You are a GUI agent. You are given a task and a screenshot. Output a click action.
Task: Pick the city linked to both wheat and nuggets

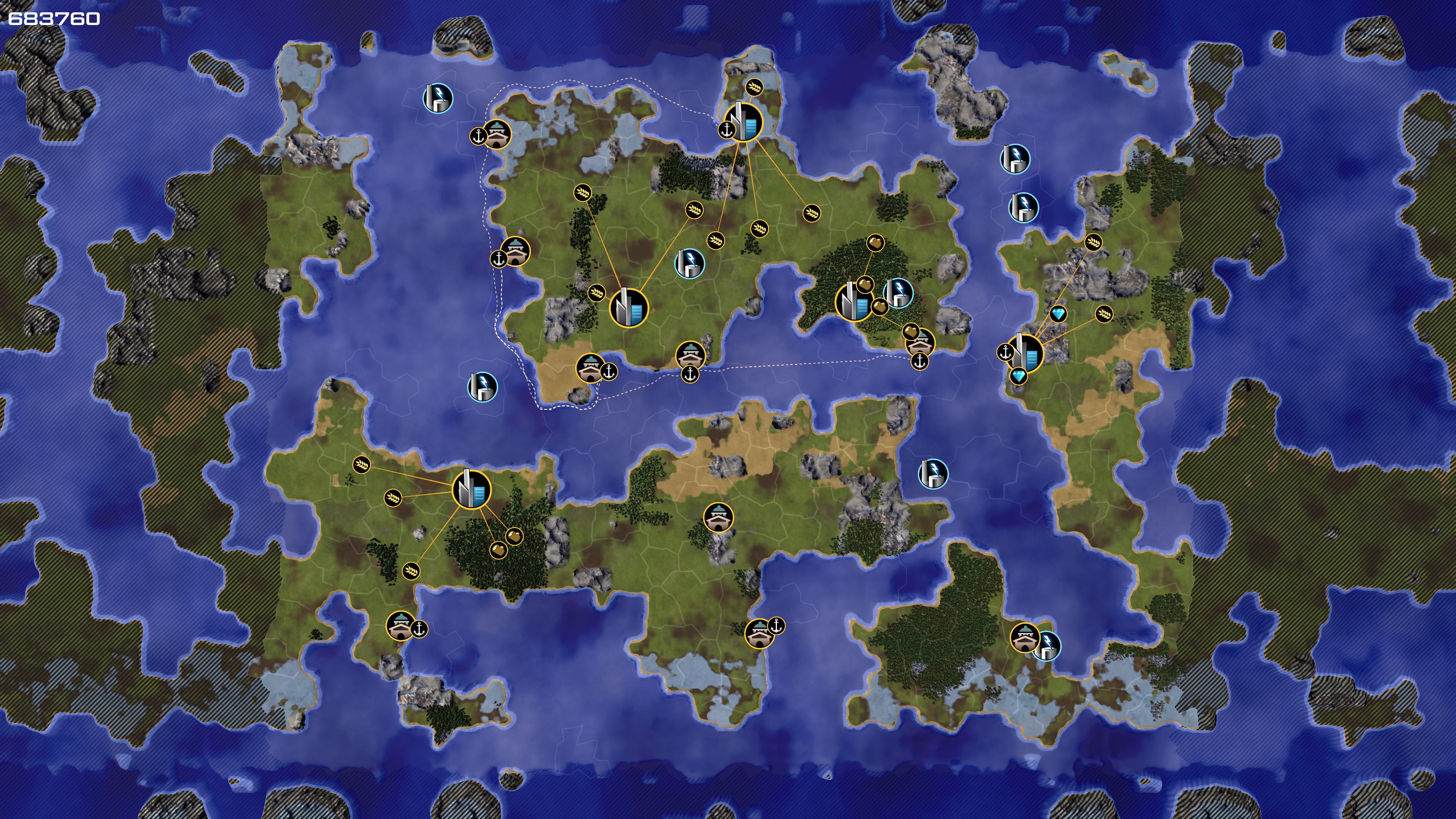[x=472, y=490]
